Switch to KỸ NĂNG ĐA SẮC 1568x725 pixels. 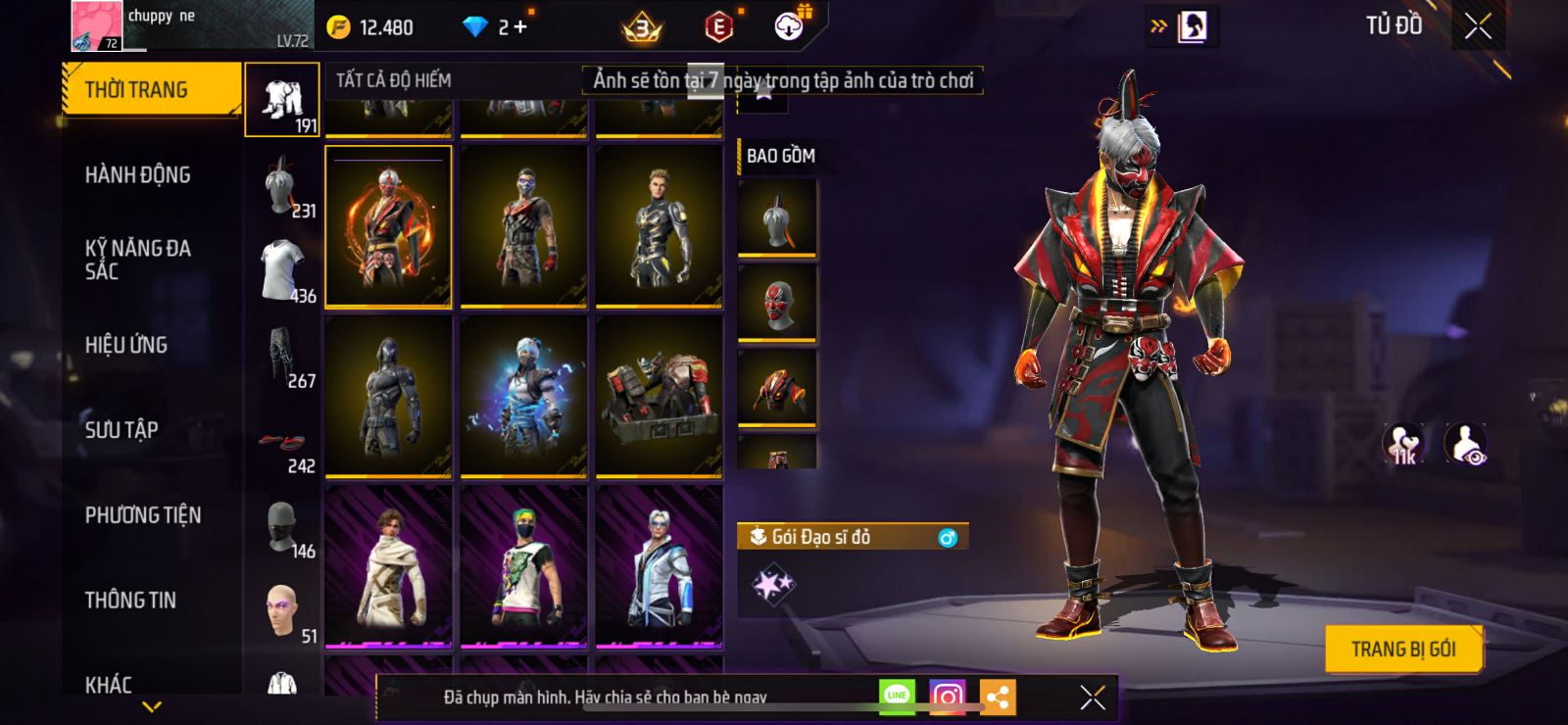(138, 260)
